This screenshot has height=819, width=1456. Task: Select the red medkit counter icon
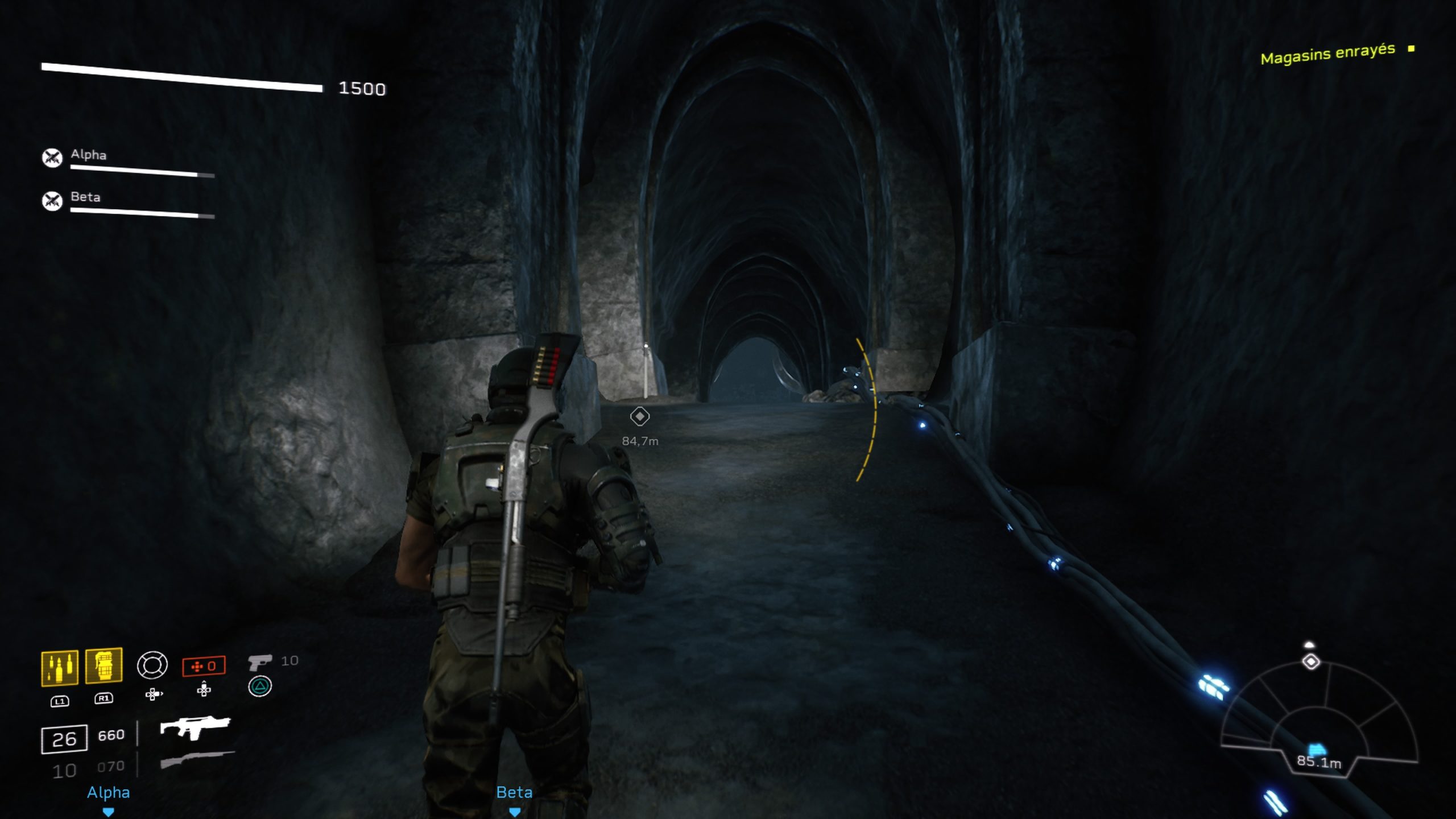(204, 666)
